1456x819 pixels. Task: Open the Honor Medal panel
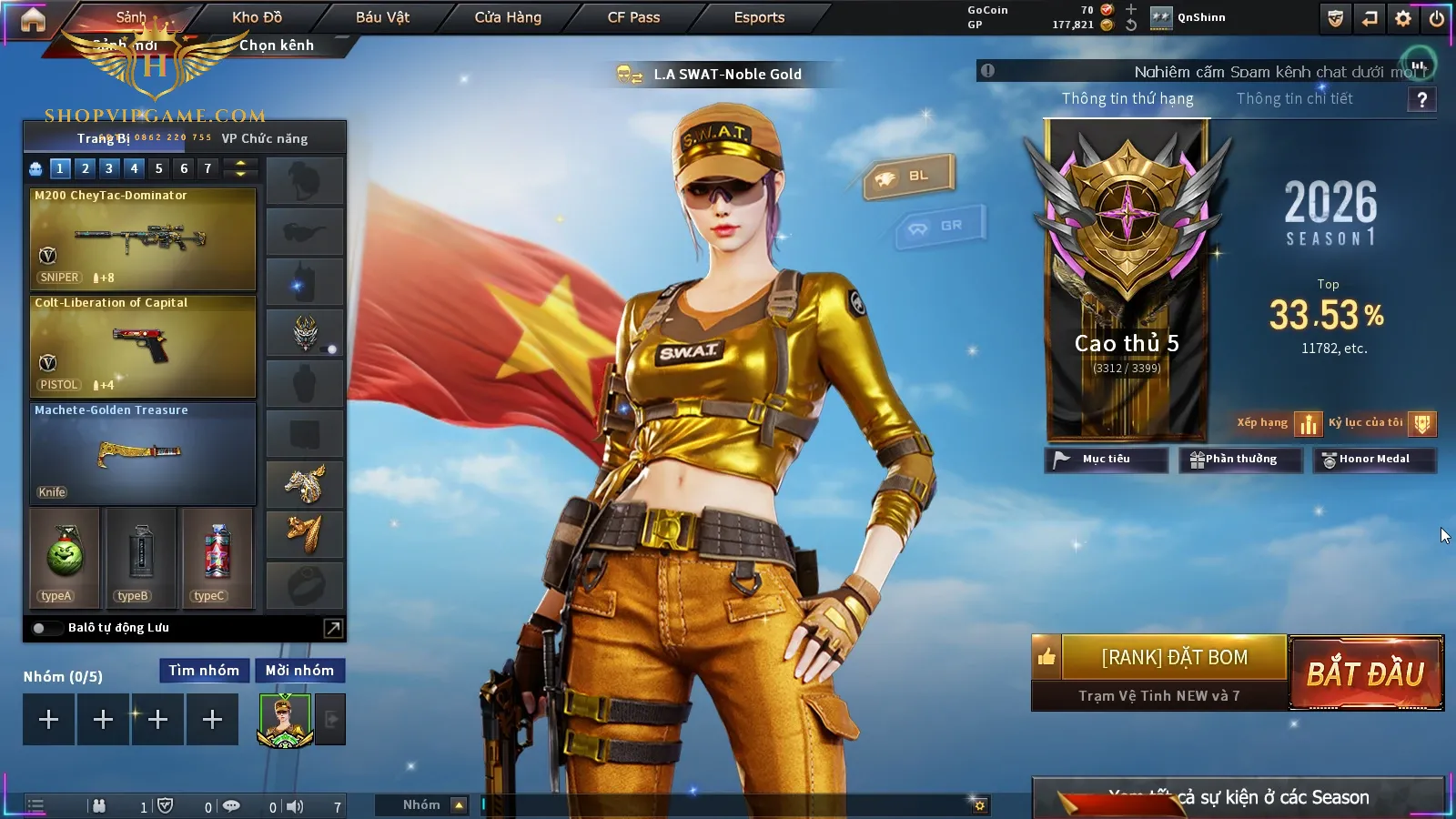click(x=1374, y=460)
